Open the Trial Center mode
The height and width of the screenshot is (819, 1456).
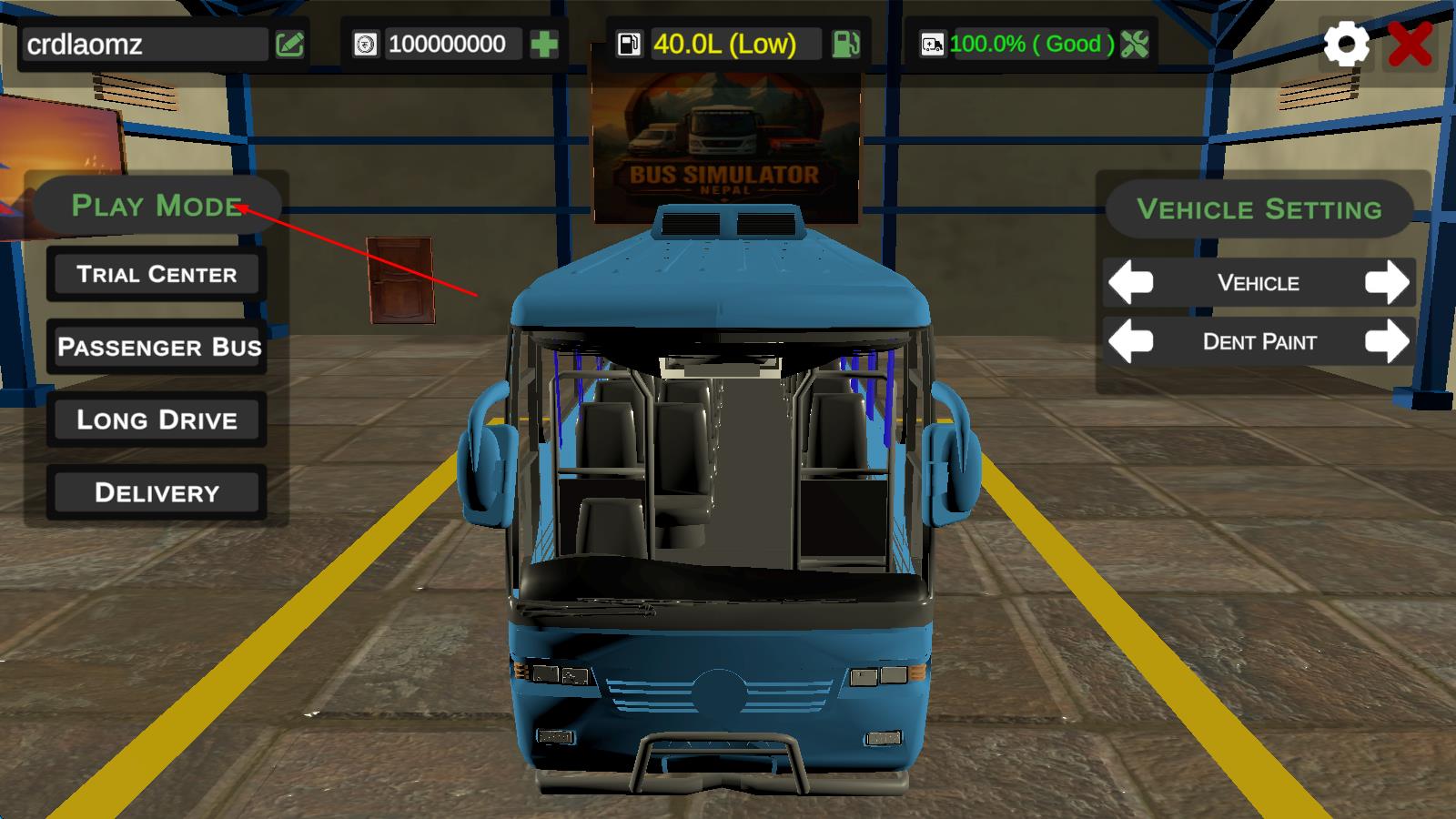pyautogui.click(x=157, y=274)
